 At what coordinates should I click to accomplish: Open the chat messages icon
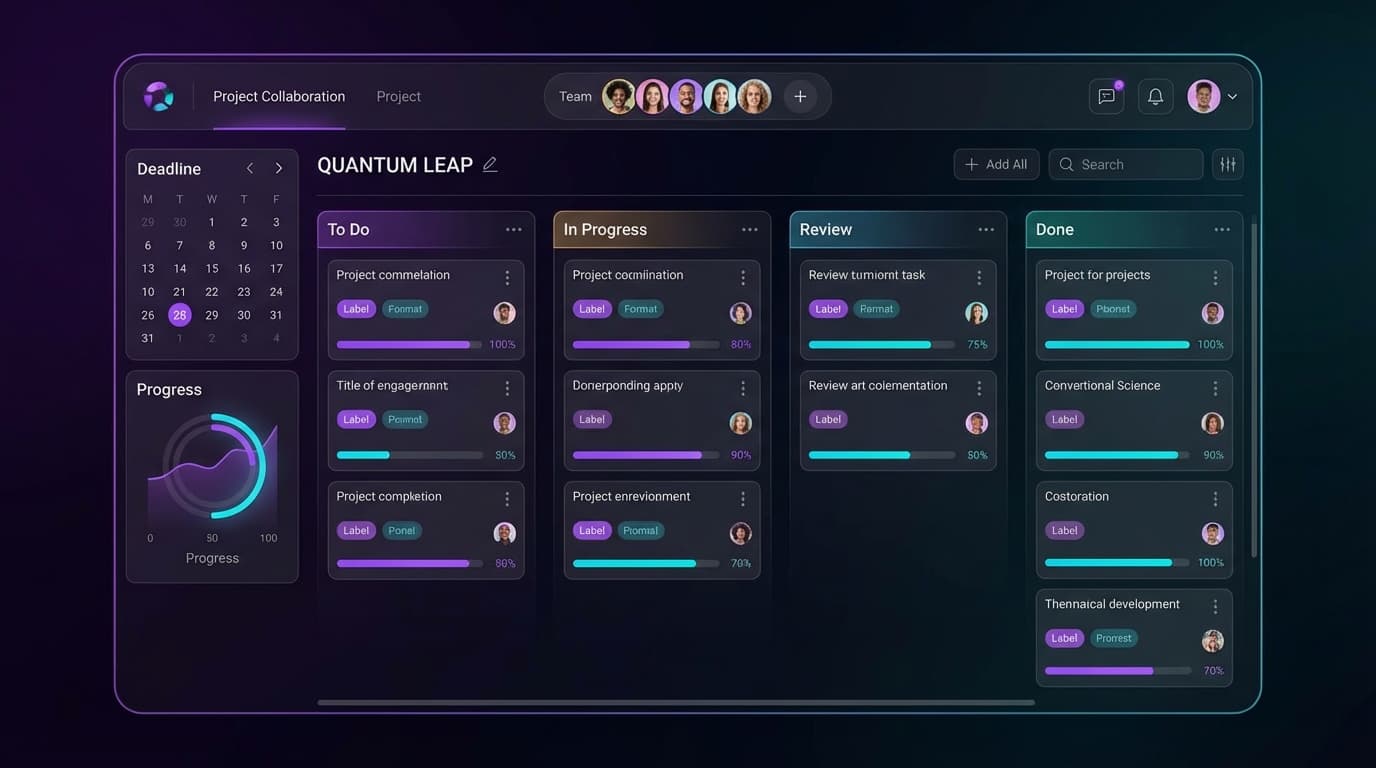pos(1106,97)
